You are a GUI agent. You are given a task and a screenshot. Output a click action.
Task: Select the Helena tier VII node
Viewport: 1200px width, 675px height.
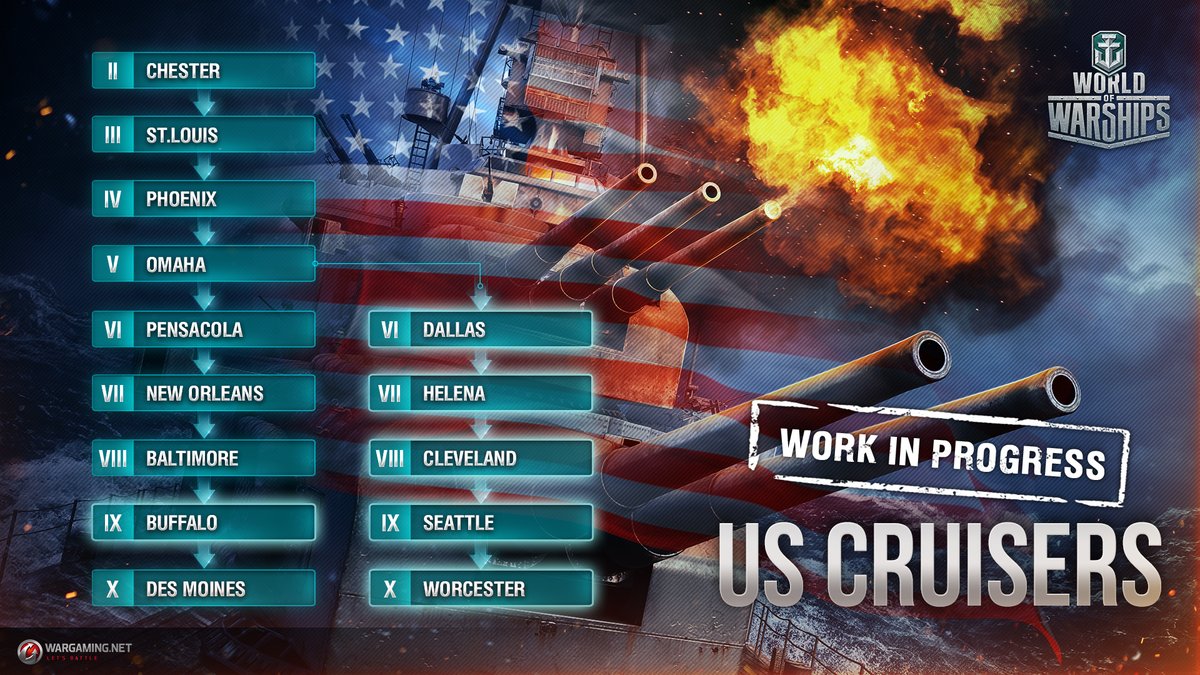point(481,393)
